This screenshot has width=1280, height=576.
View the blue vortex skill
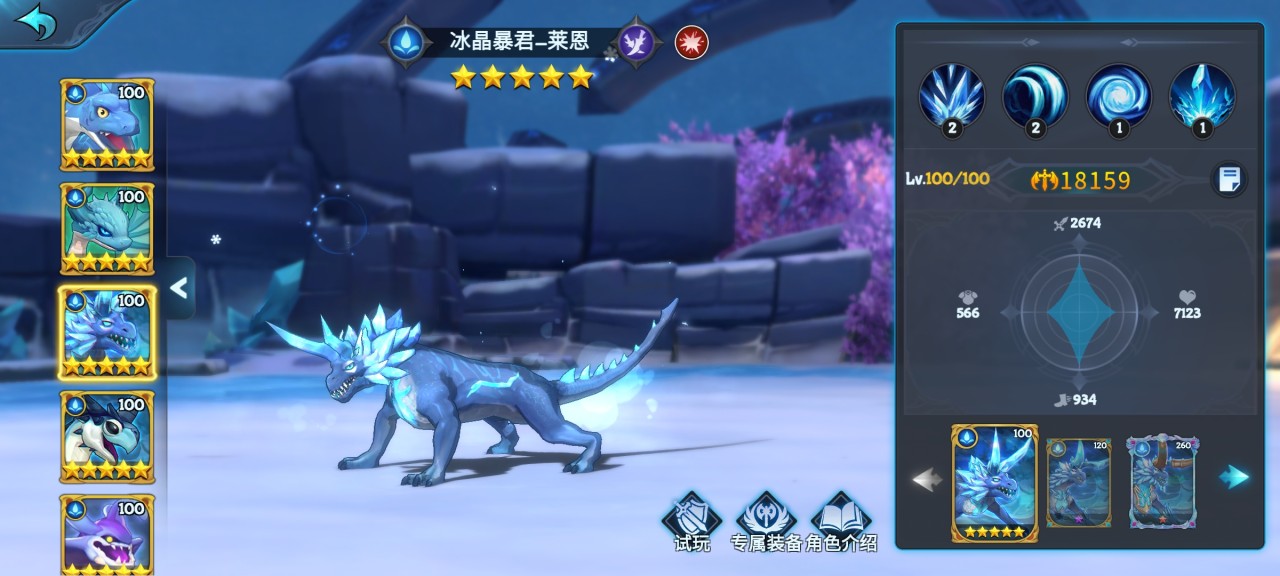pyautogui.click(x=1118, y=96)
